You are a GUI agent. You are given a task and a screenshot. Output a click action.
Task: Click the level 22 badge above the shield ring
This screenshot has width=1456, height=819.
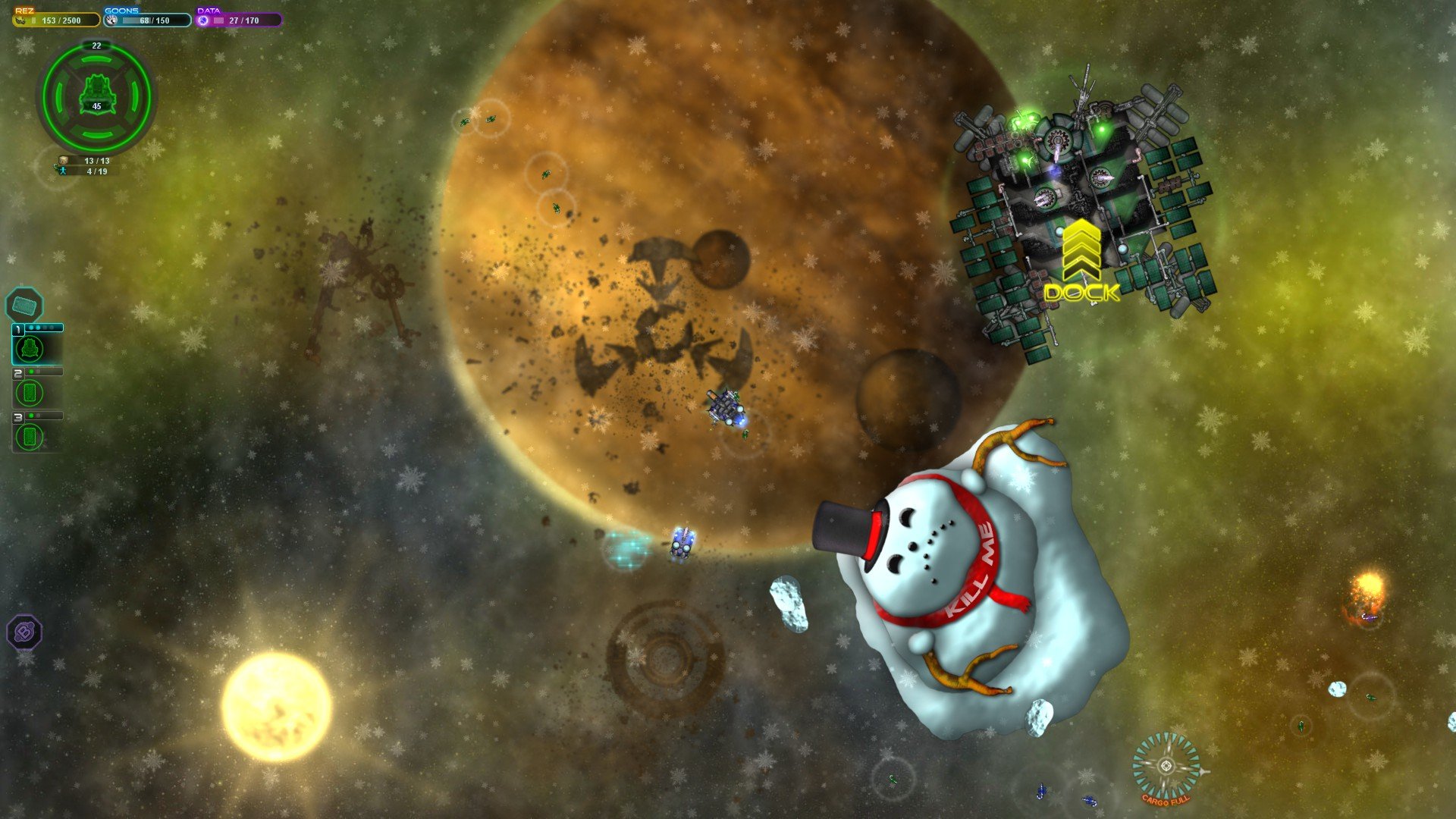coord(96,45)
